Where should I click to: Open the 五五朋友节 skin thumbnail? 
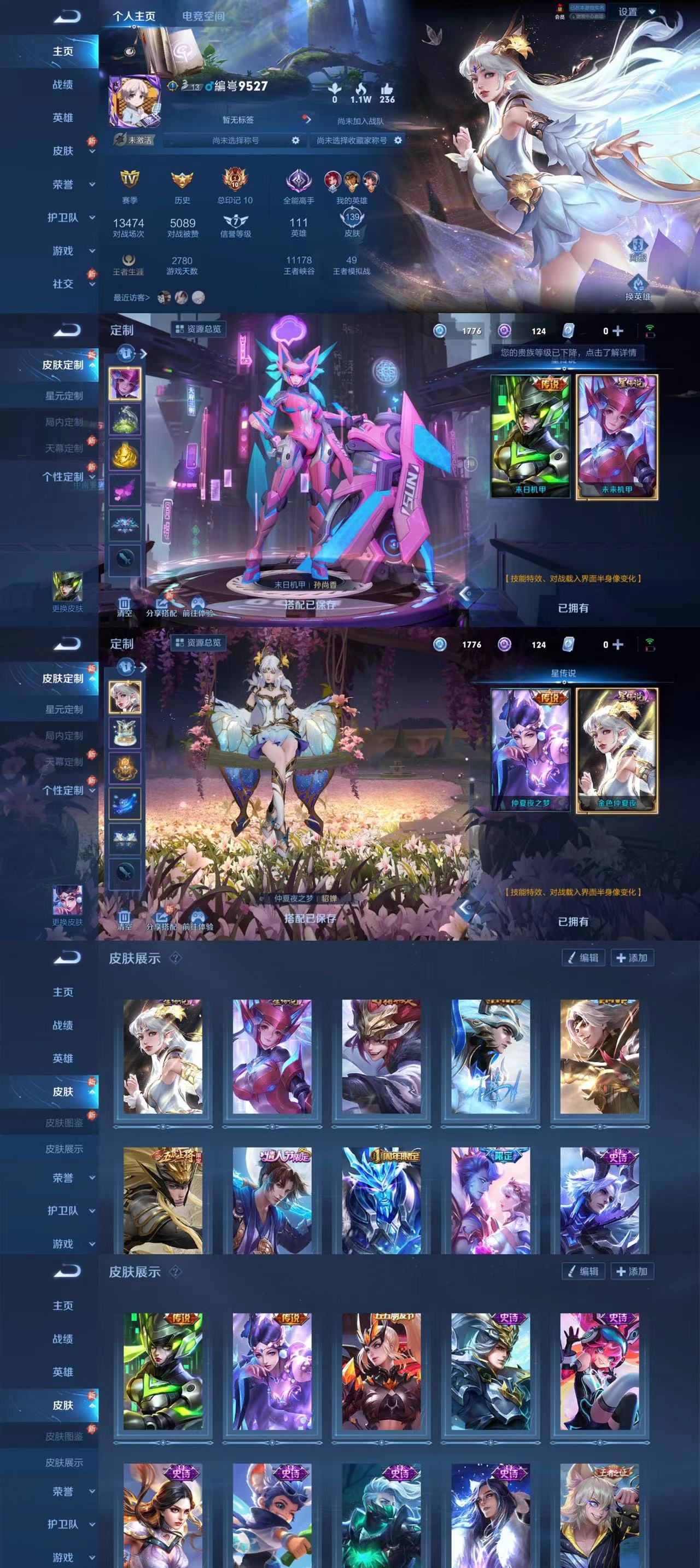pyautogui.click(x=381, y=1371)
